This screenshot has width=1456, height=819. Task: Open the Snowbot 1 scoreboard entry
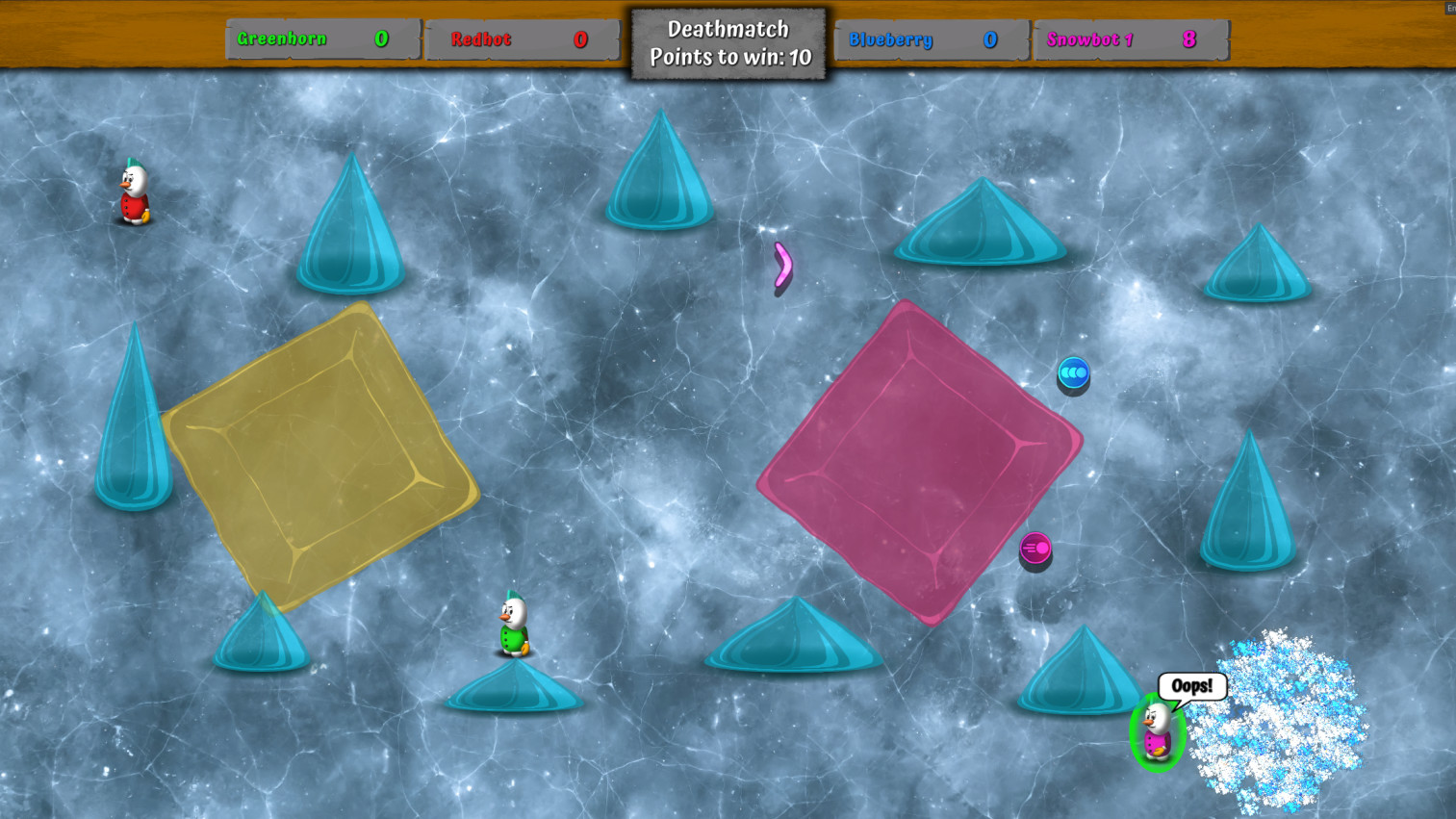tap(1131, 39)
